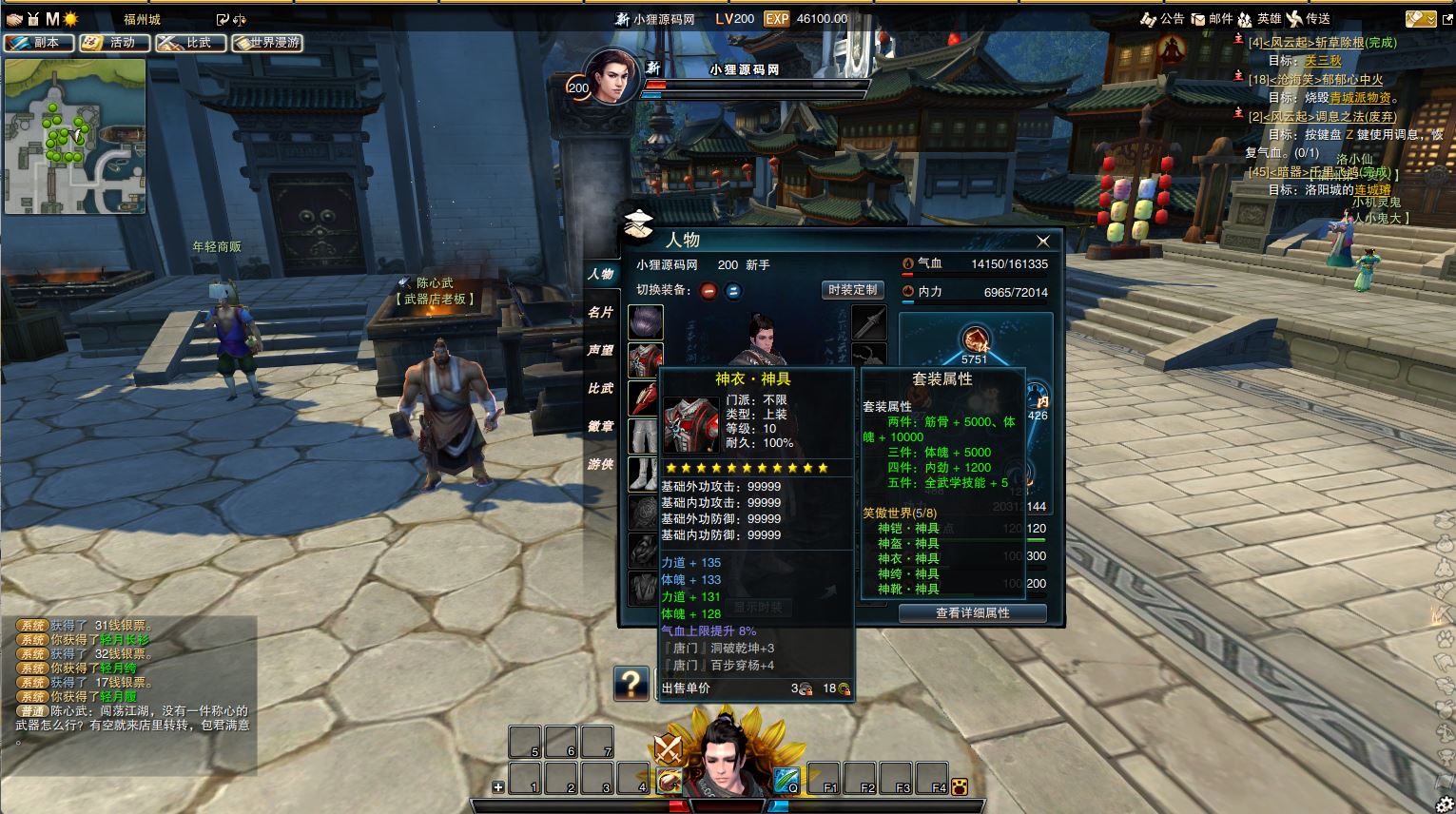Open the 世界漫游 world roaming menu
This screenshot has height=814, width=1456.
[267, 43]
